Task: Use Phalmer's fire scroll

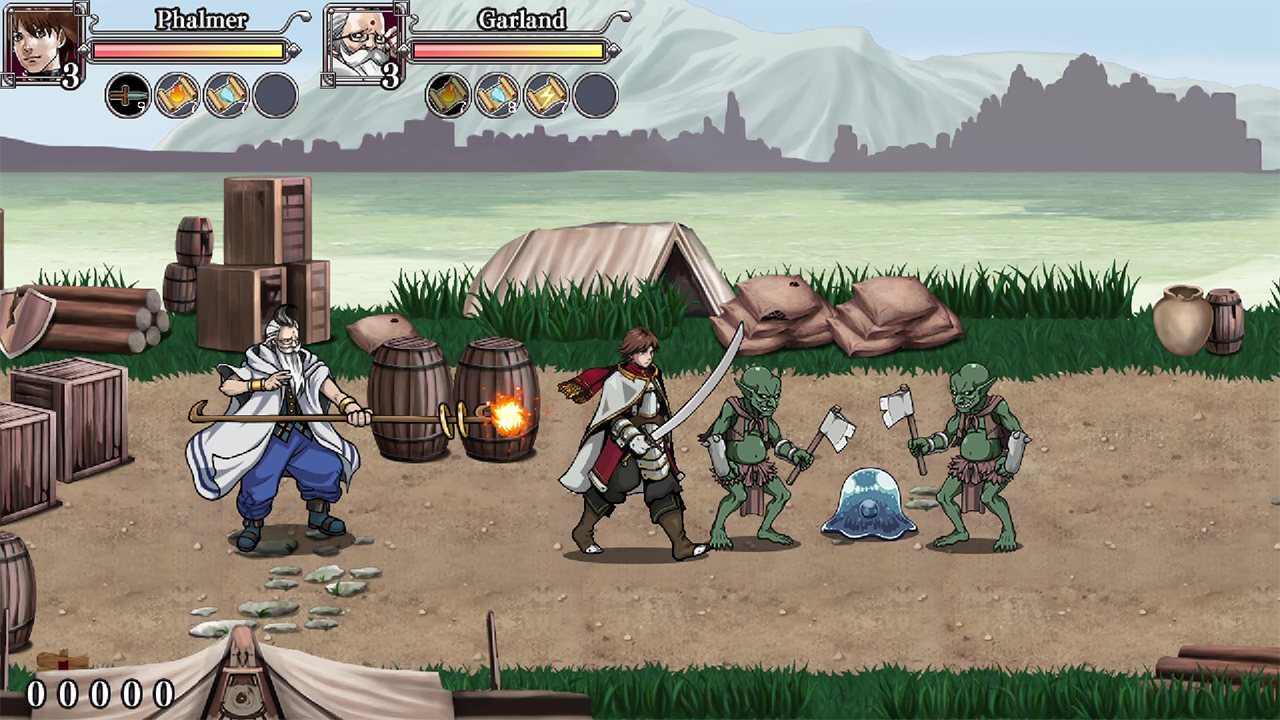Action: click(177, 96)
